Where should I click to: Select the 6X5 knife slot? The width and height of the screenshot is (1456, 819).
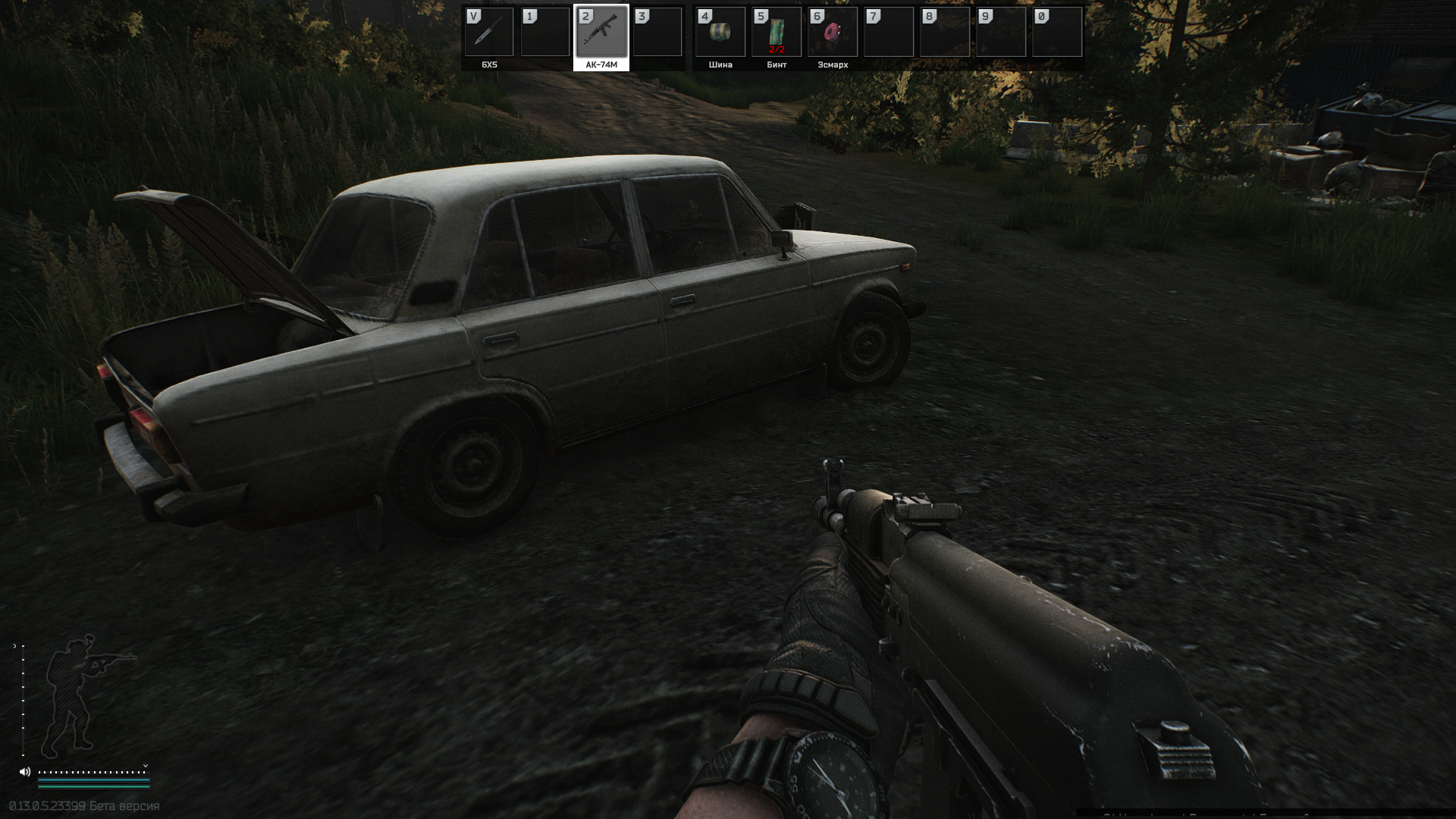tap(489, 33)
